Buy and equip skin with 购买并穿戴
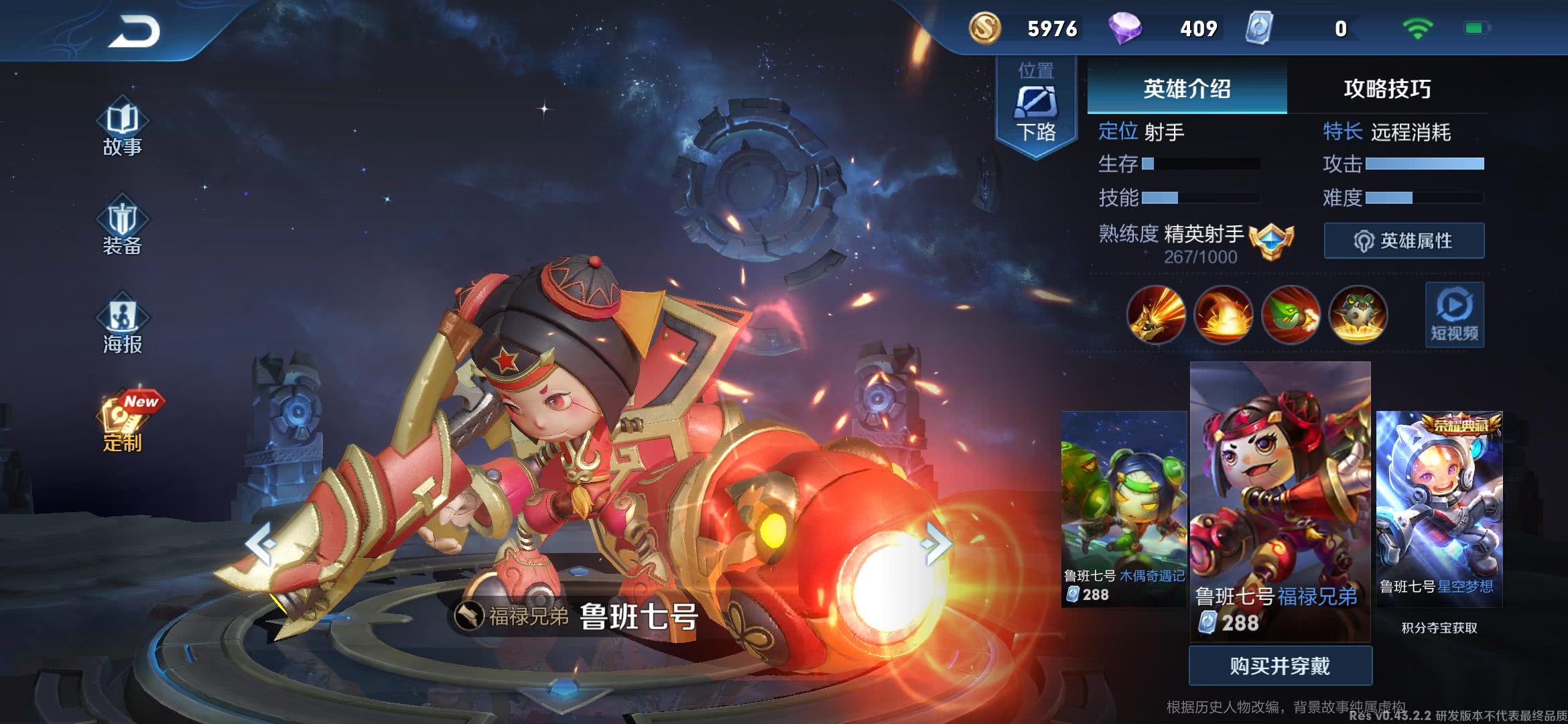The image size is (1568, 724). (x=1280, y=666)
